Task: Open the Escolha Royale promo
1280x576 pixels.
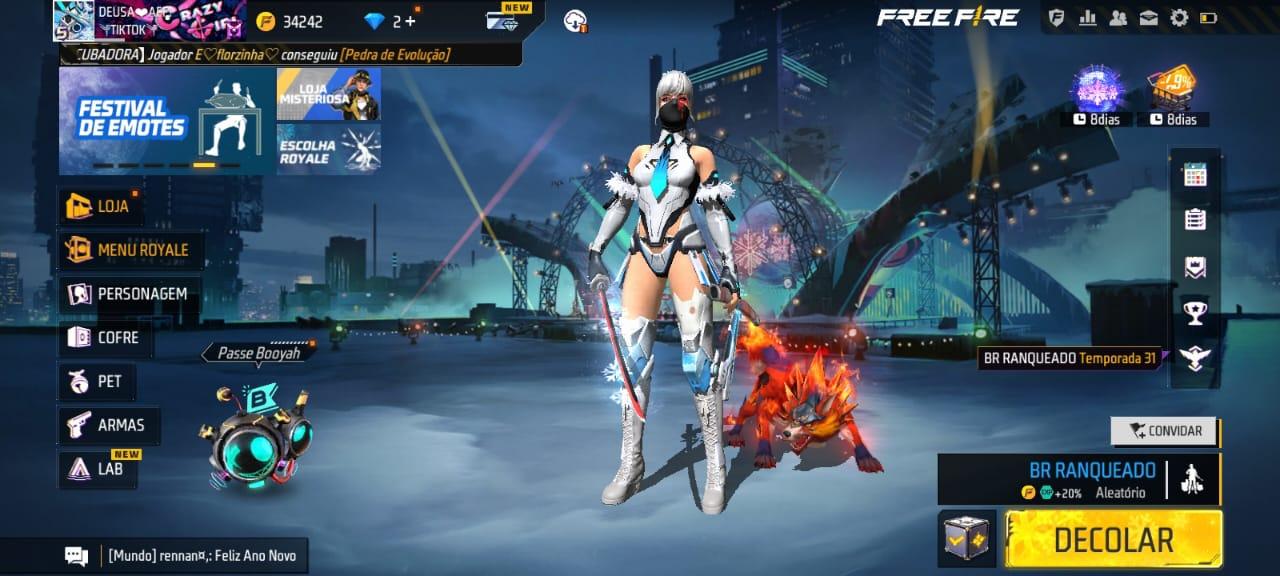Action: point(328,148)
